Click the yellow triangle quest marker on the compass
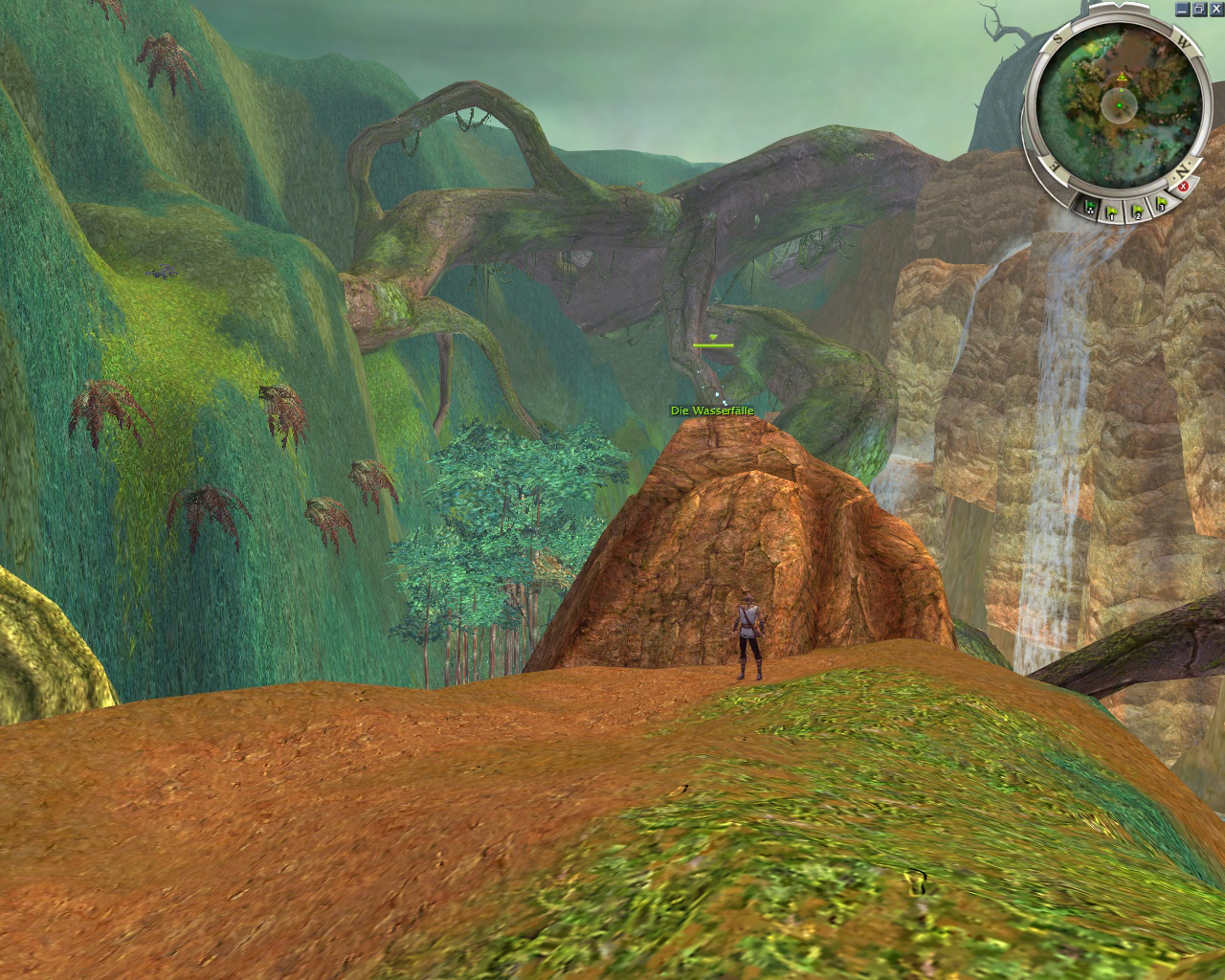Screen dimensions: 1225x980 point(1121,76)
